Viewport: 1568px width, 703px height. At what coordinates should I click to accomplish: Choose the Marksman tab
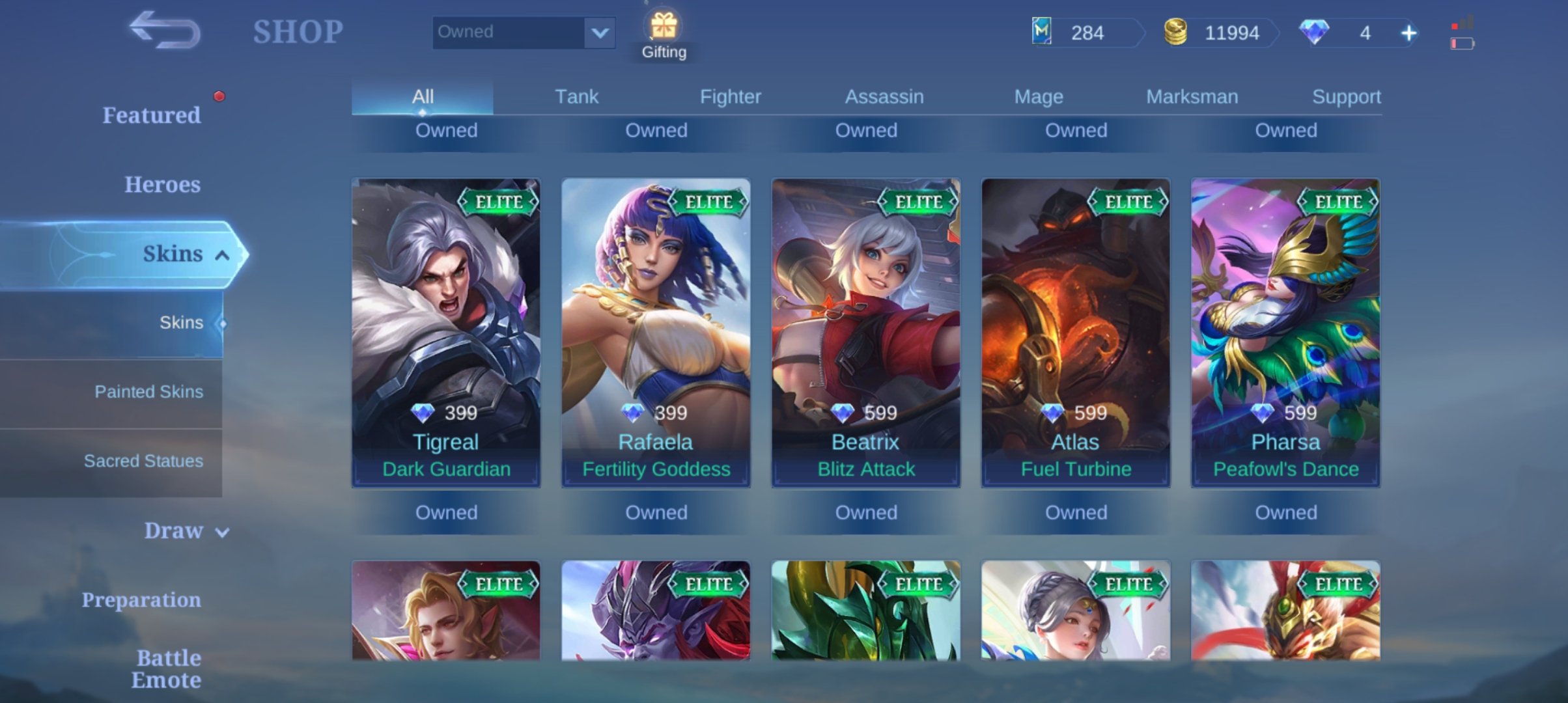1192,96
